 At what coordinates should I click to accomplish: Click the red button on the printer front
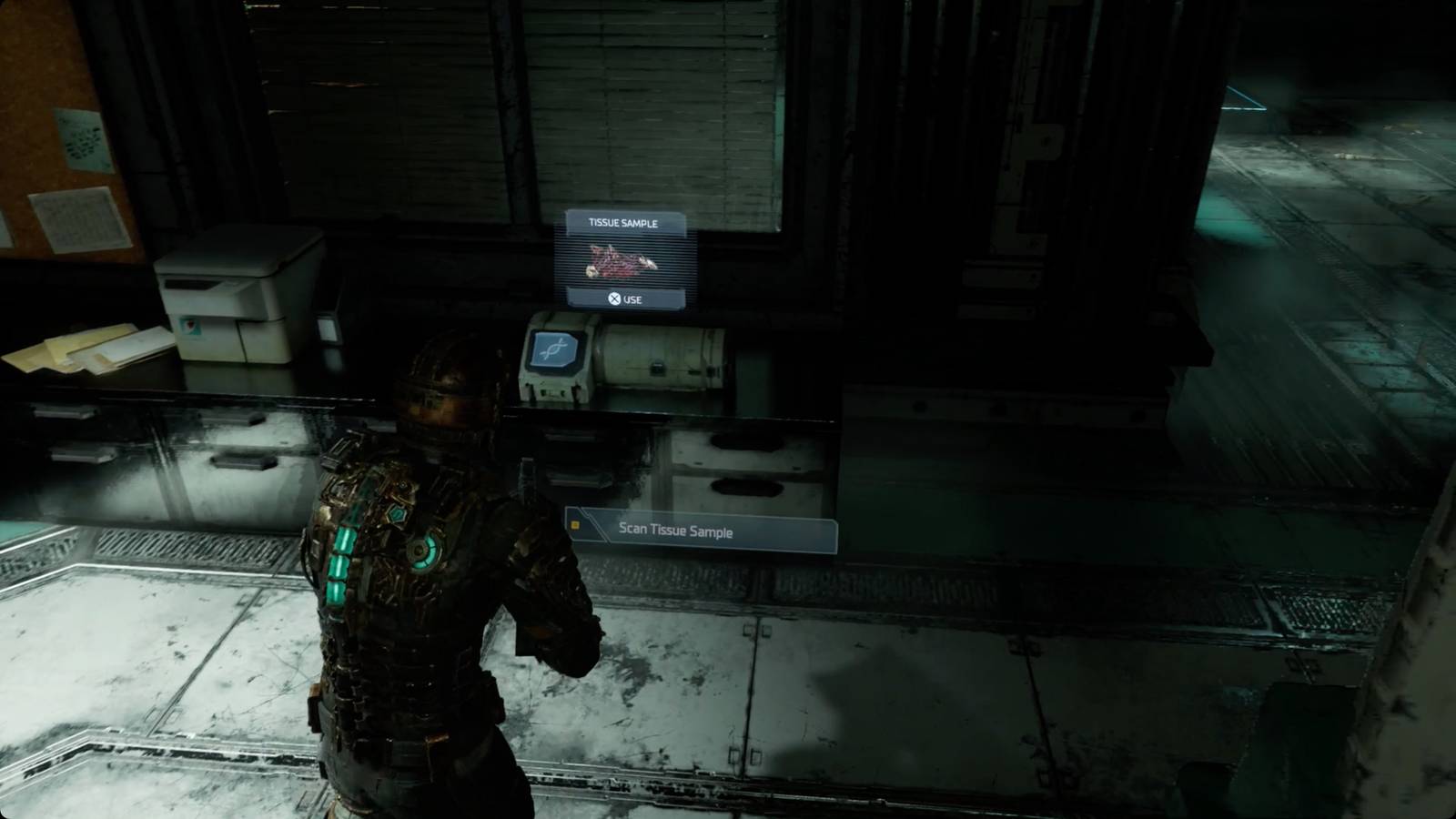(191, 326)
